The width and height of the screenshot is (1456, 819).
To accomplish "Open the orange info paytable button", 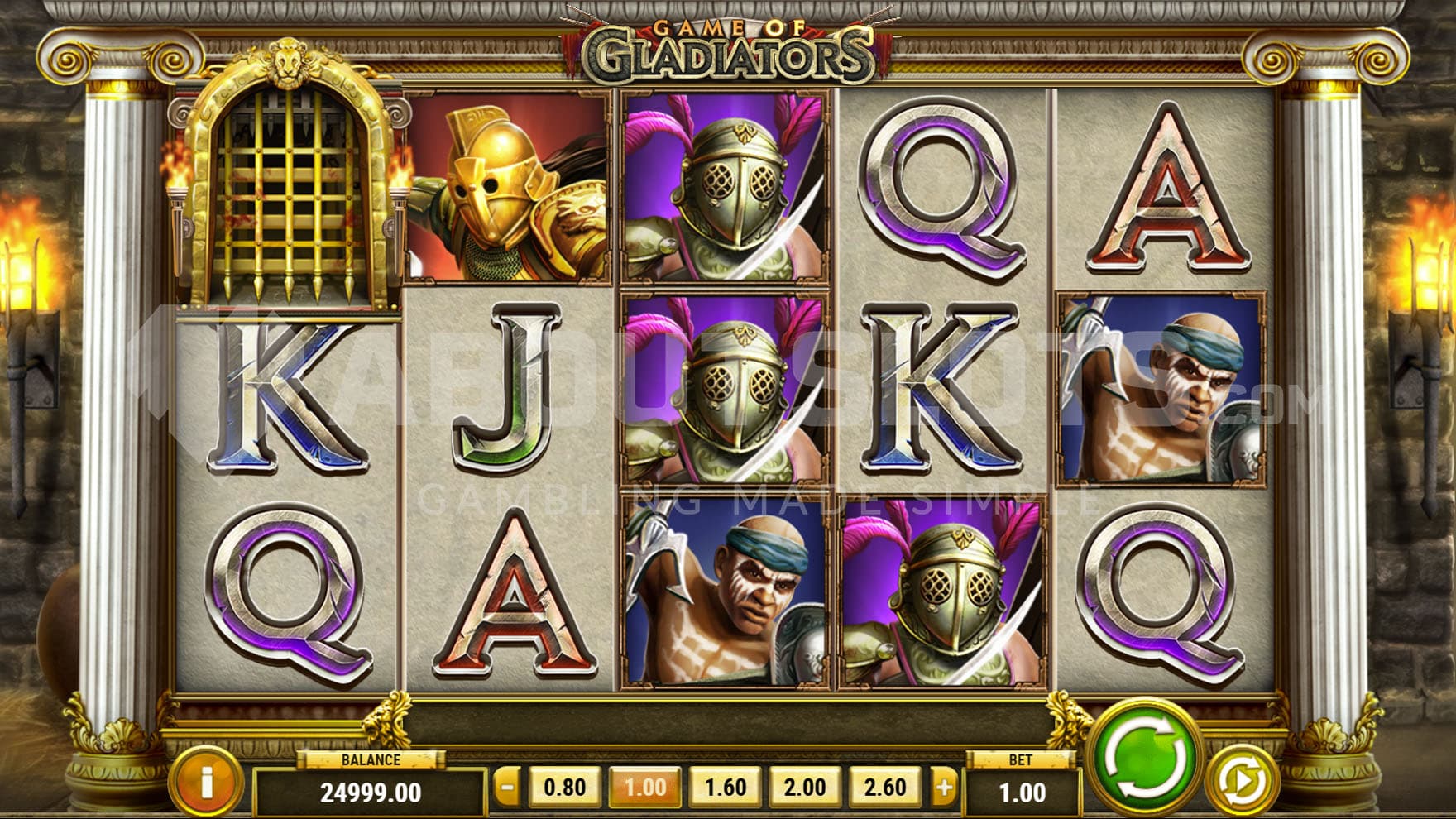I will [206, 782].
